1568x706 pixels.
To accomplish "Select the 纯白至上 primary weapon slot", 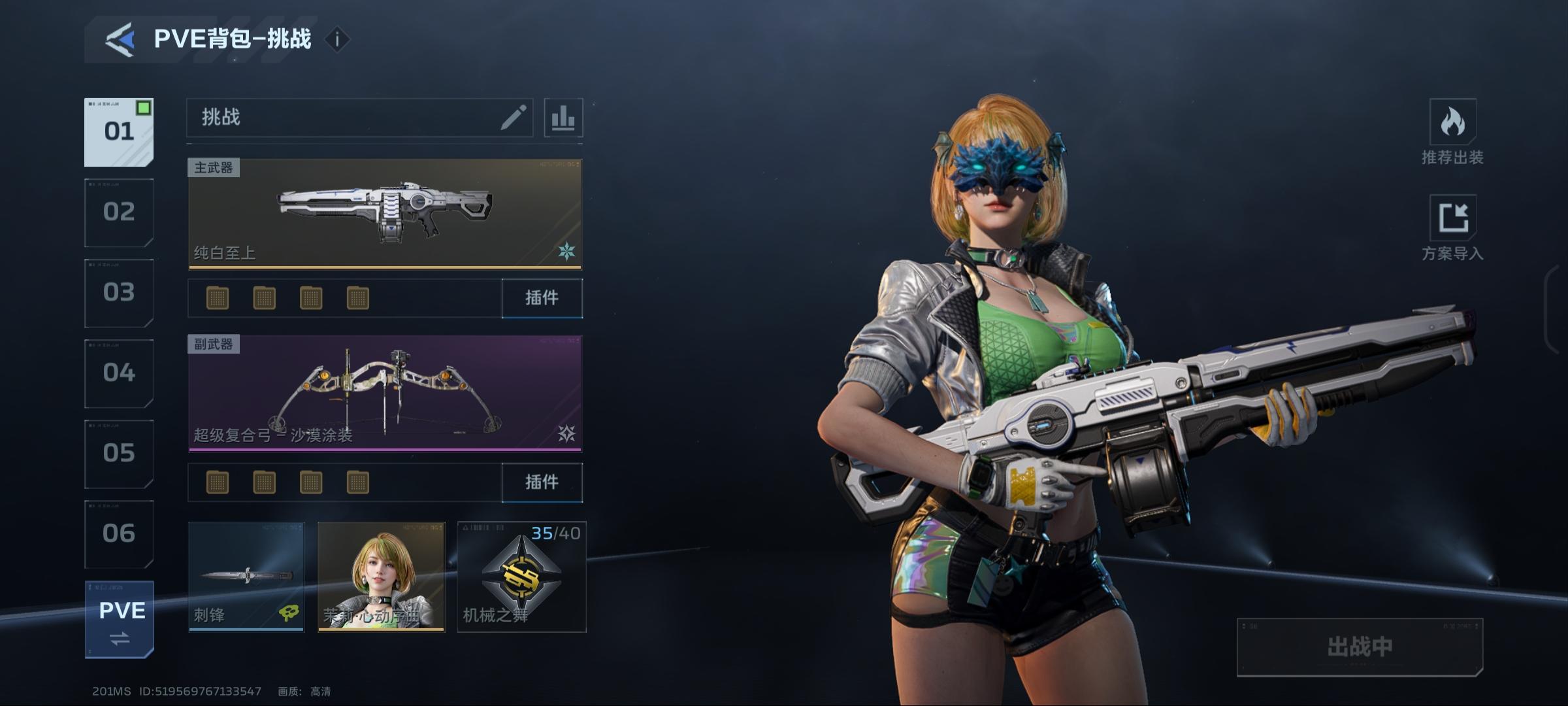I will [x=385, y=213].
